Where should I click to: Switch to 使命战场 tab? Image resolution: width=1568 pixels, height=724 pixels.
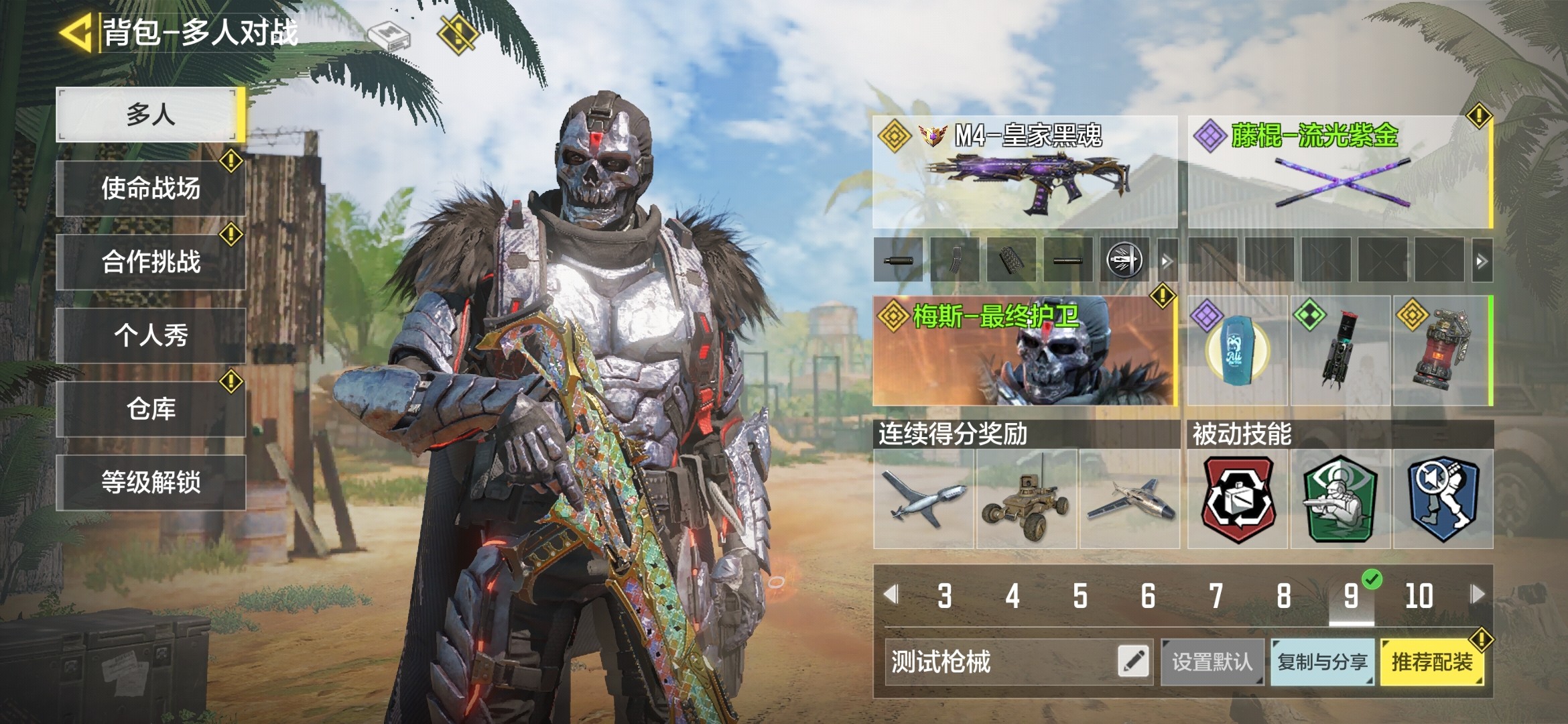[x=151, y=188]
